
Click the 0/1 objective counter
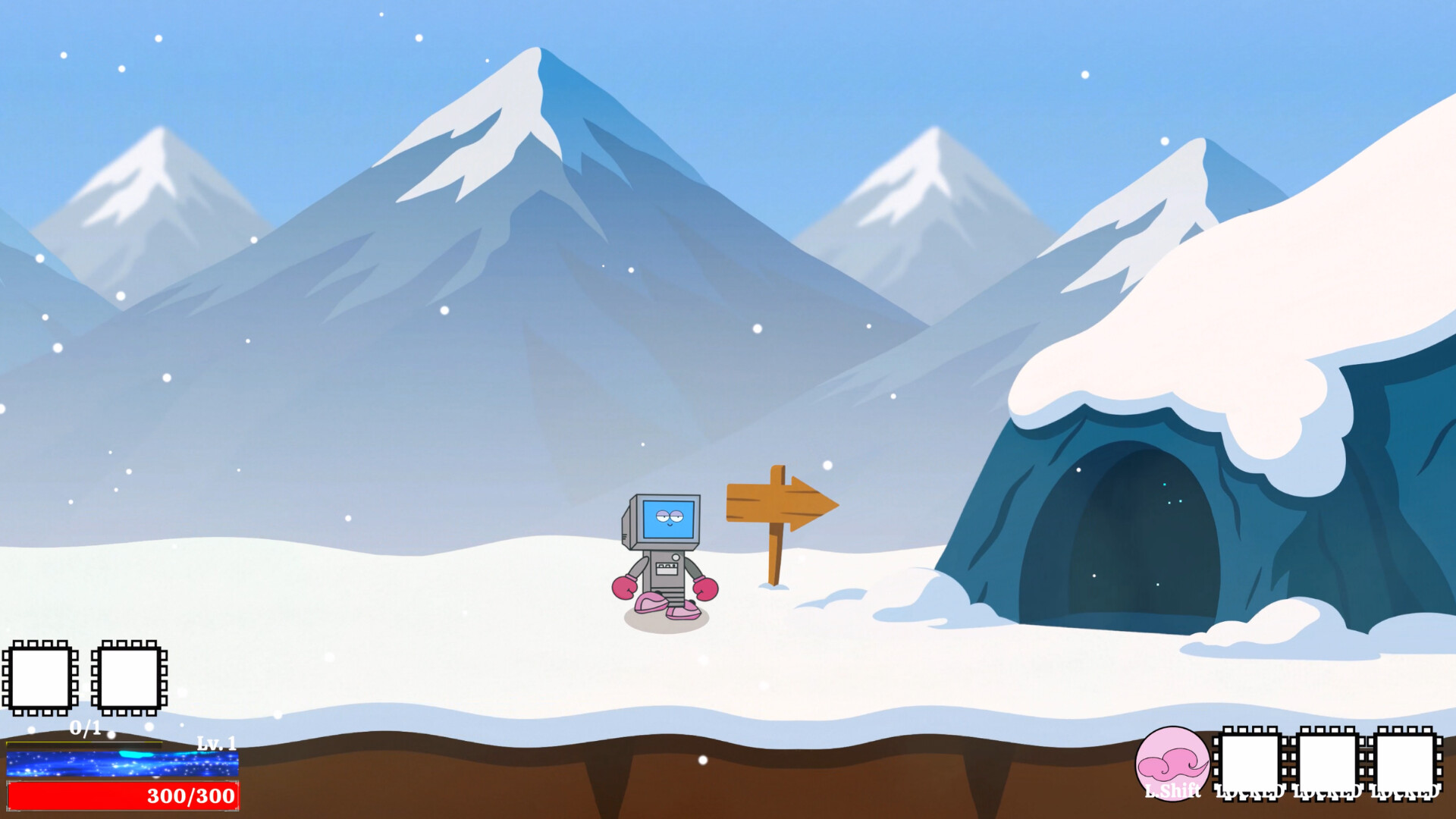click(83, 728)
